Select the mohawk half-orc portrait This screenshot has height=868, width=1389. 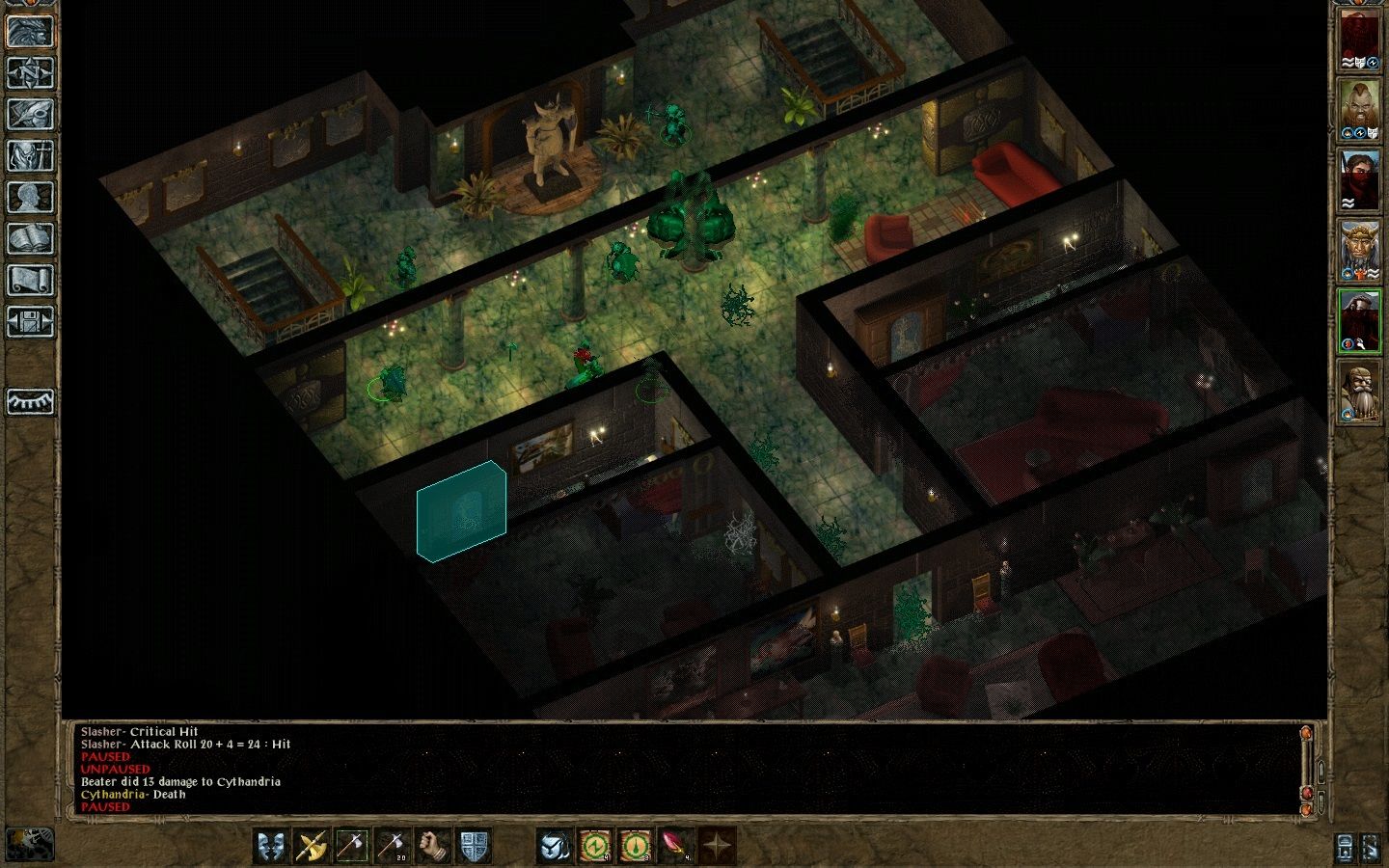point(1359,109)
